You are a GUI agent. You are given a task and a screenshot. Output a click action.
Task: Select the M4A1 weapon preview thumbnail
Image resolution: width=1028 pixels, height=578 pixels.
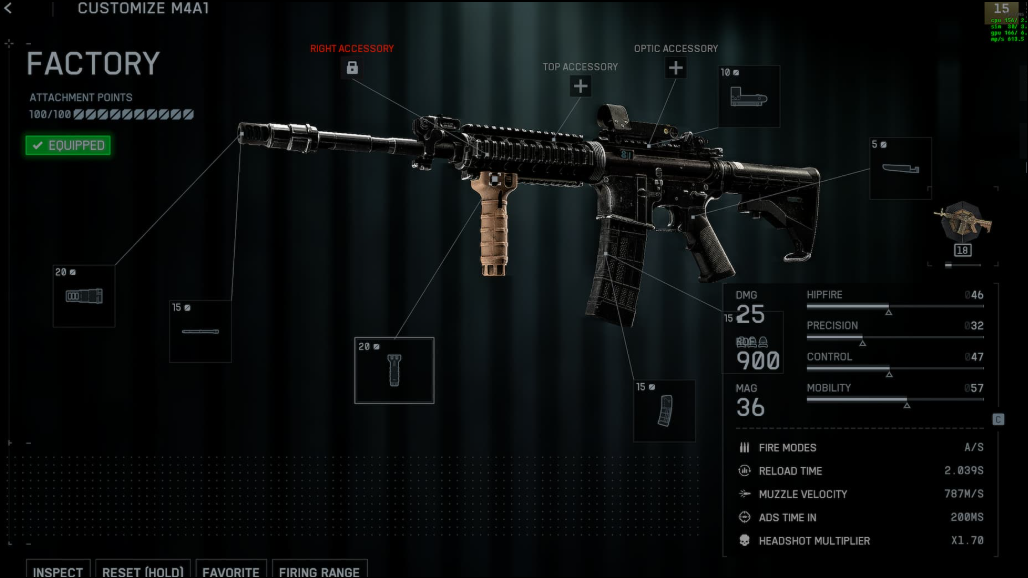(x=962, y=224)
